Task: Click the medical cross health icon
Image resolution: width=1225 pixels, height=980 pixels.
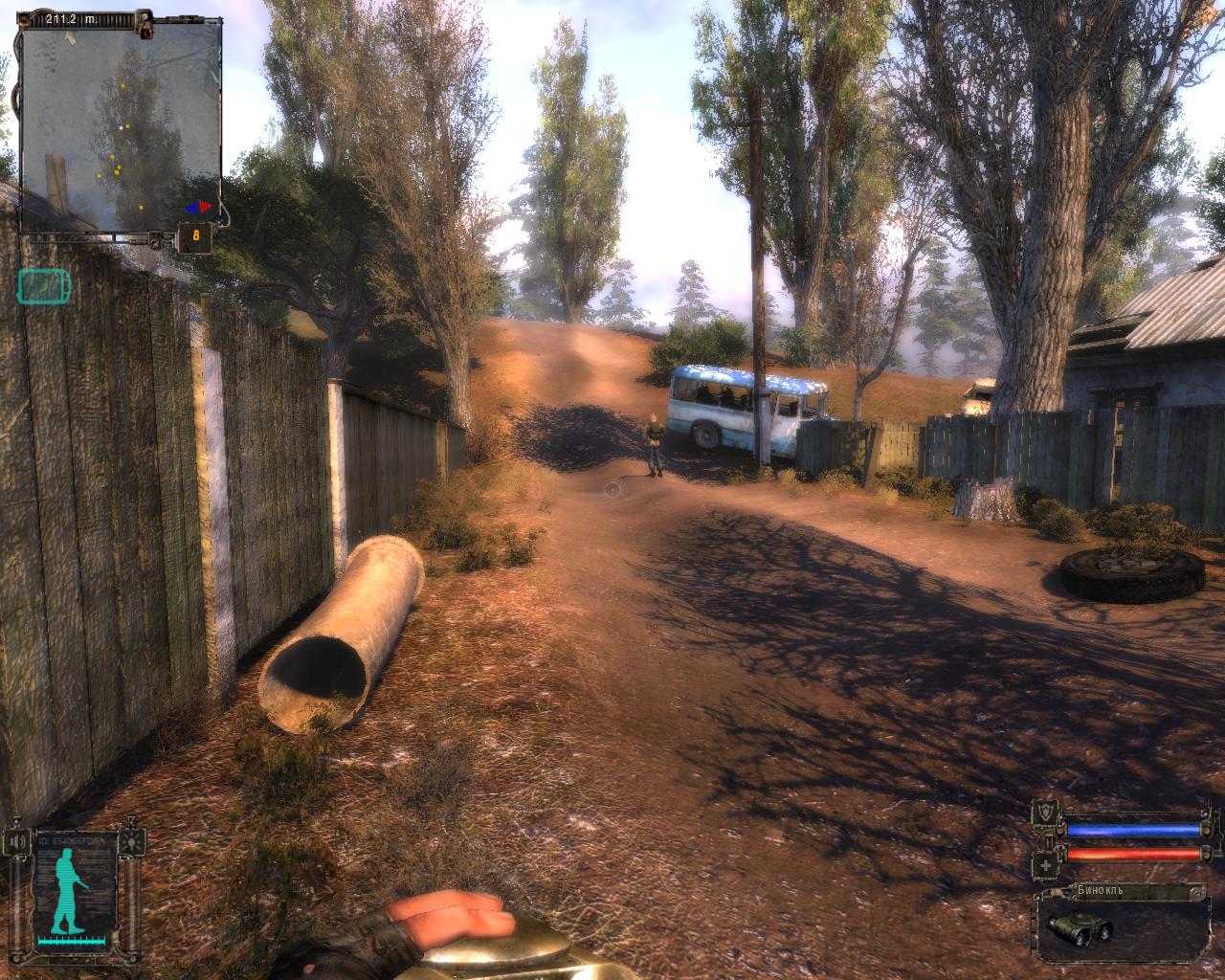Action: pyautogui.click(x=1046, y=866)
